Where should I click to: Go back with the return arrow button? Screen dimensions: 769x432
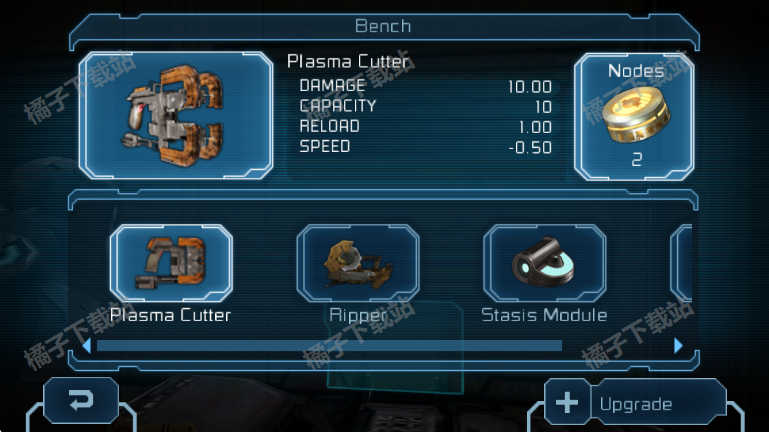tap(81, 400)
